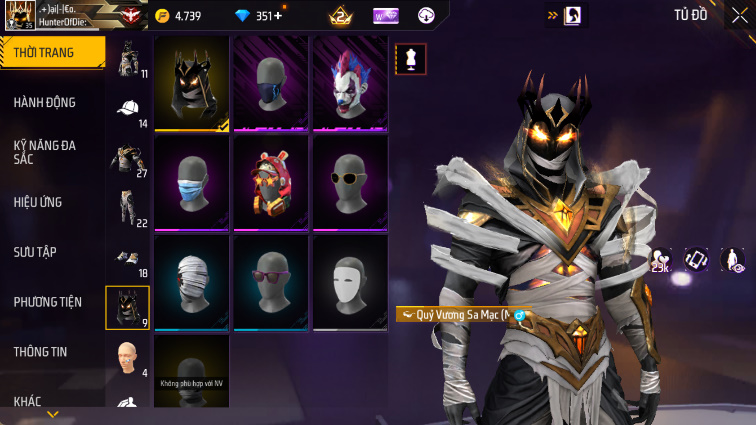Select the plain white mask item
The height and width of the screenshot is (425, 756).
pos(350,283)
